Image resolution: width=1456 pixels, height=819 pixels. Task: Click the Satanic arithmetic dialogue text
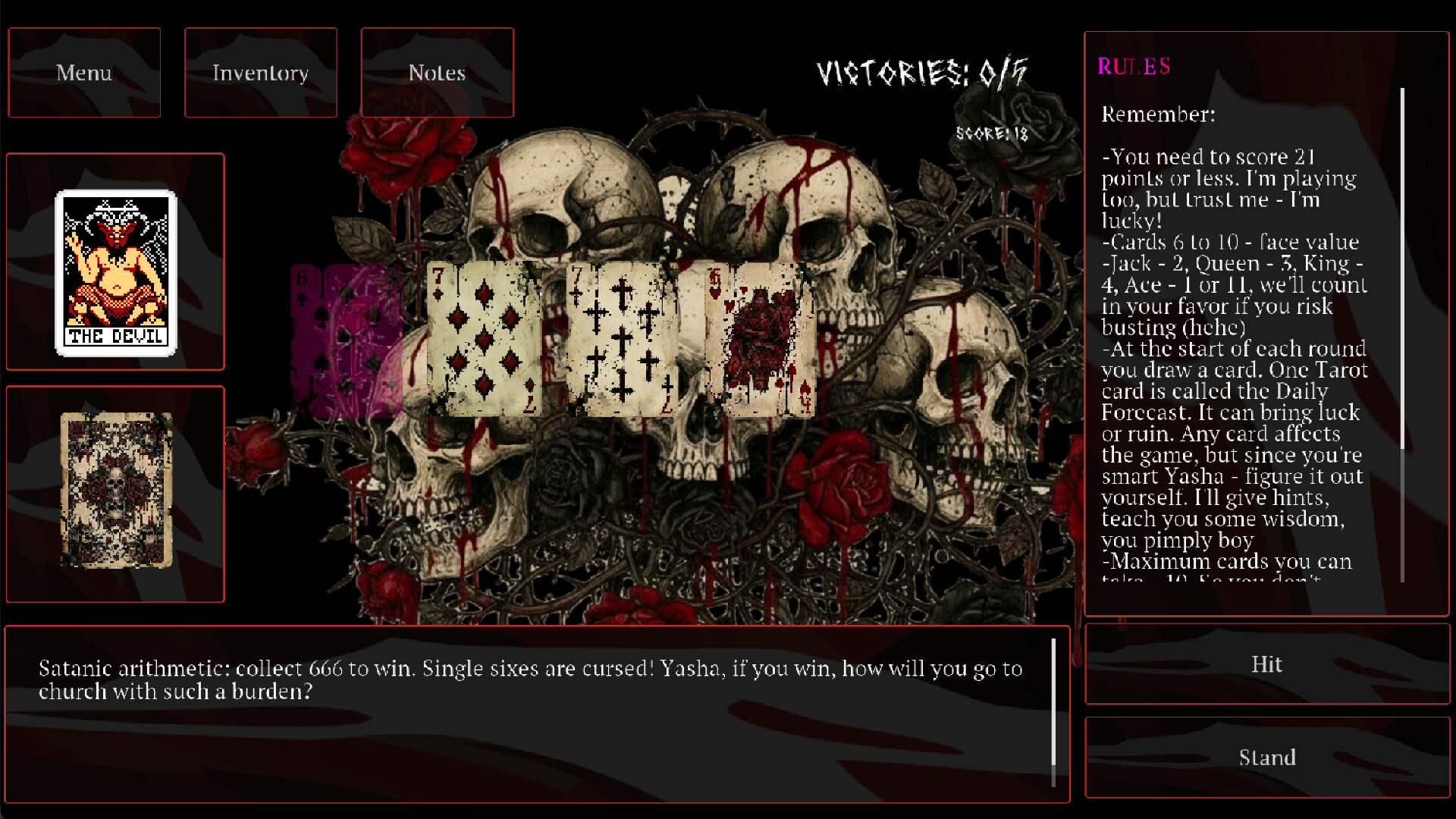click(531, 679)
